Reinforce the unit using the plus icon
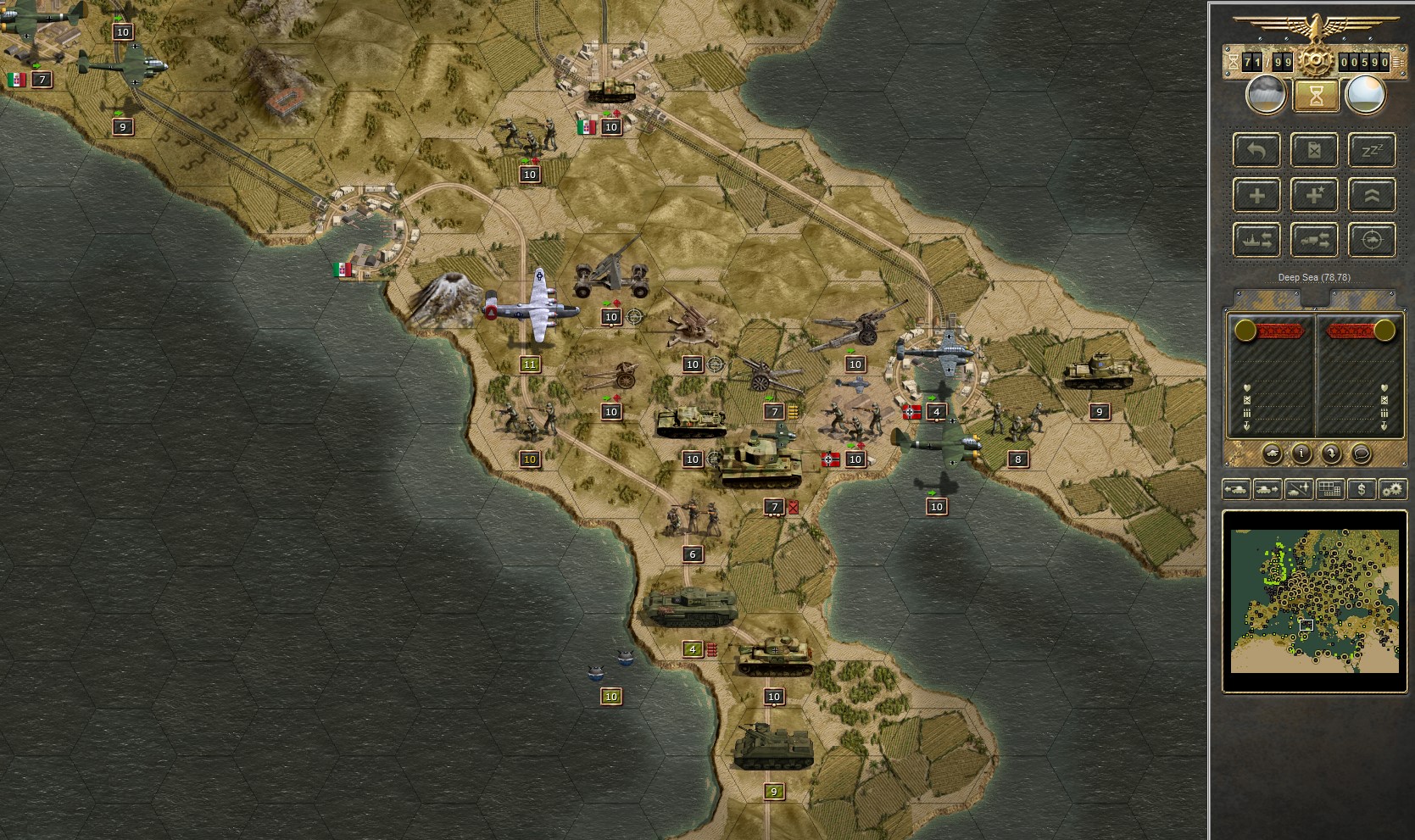 pos(1256,194)
